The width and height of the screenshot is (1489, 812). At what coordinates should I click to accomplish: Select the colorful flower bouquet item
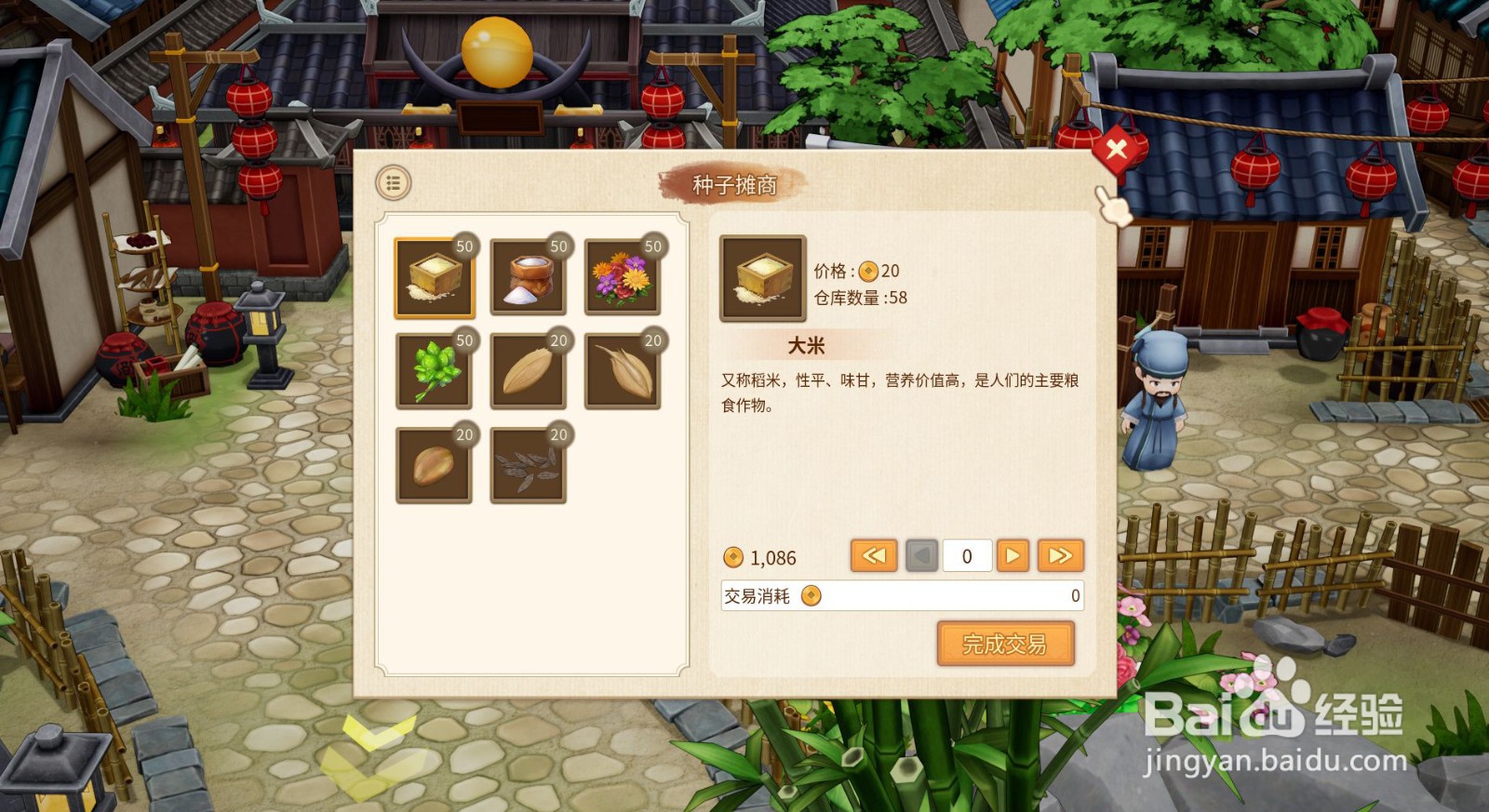tap(624, 277)
